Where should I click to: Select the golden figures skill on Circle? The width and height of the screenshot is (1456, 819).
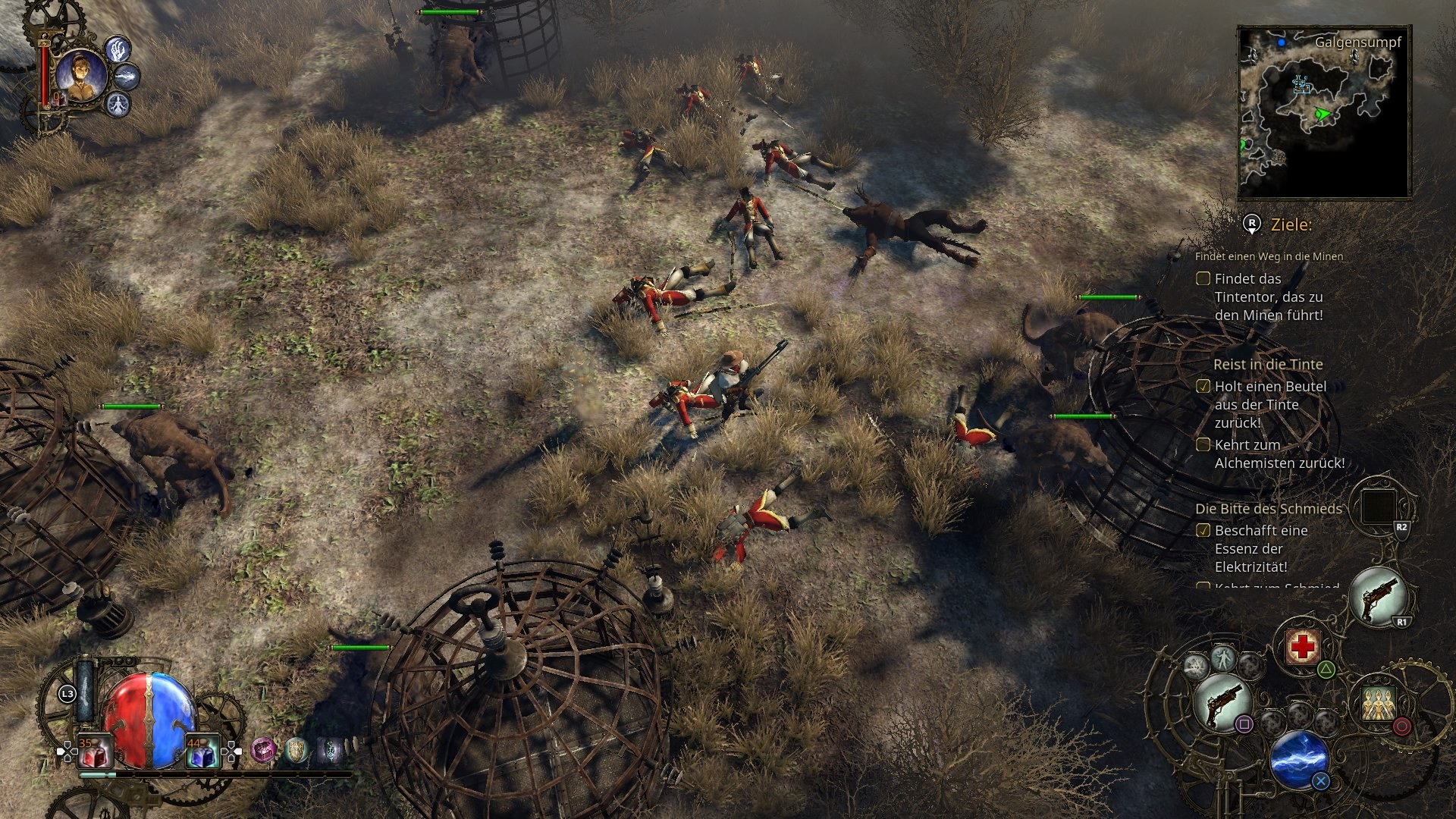point(1379,702)
